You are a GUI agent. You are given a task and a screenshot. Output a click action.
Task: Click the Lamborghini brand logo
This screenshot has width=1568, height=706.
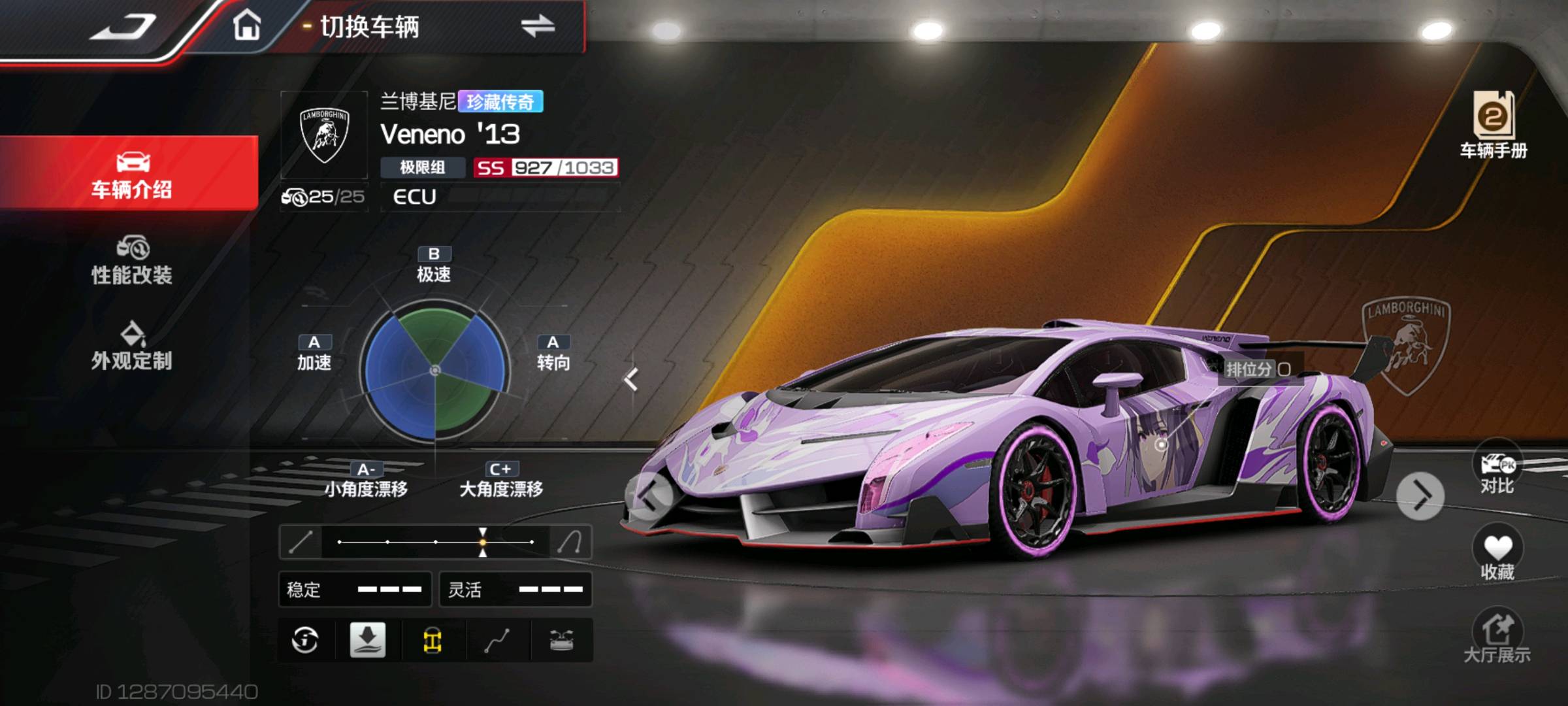coord(324,135)
